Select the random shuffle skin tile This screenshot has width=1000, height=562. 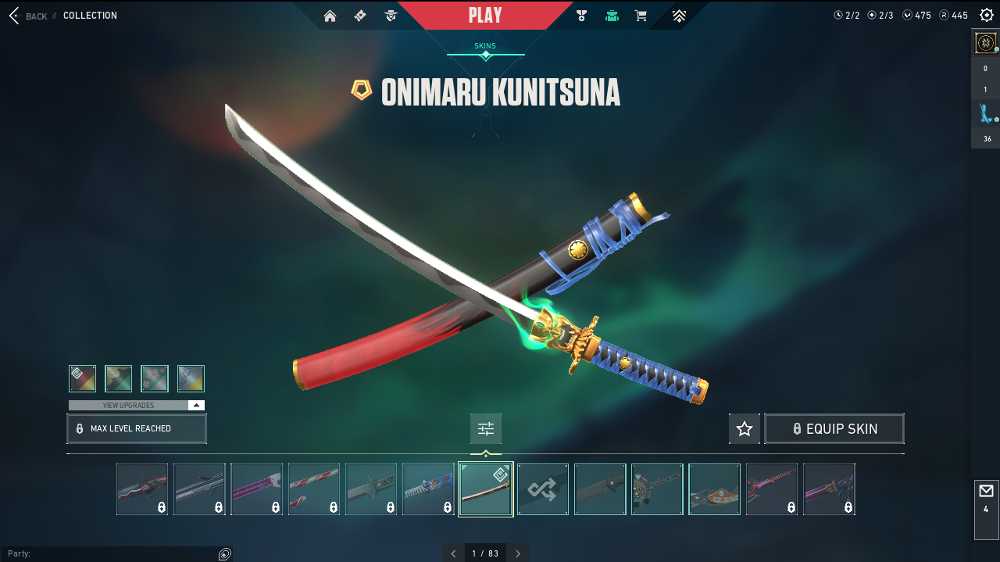[543, 489]
